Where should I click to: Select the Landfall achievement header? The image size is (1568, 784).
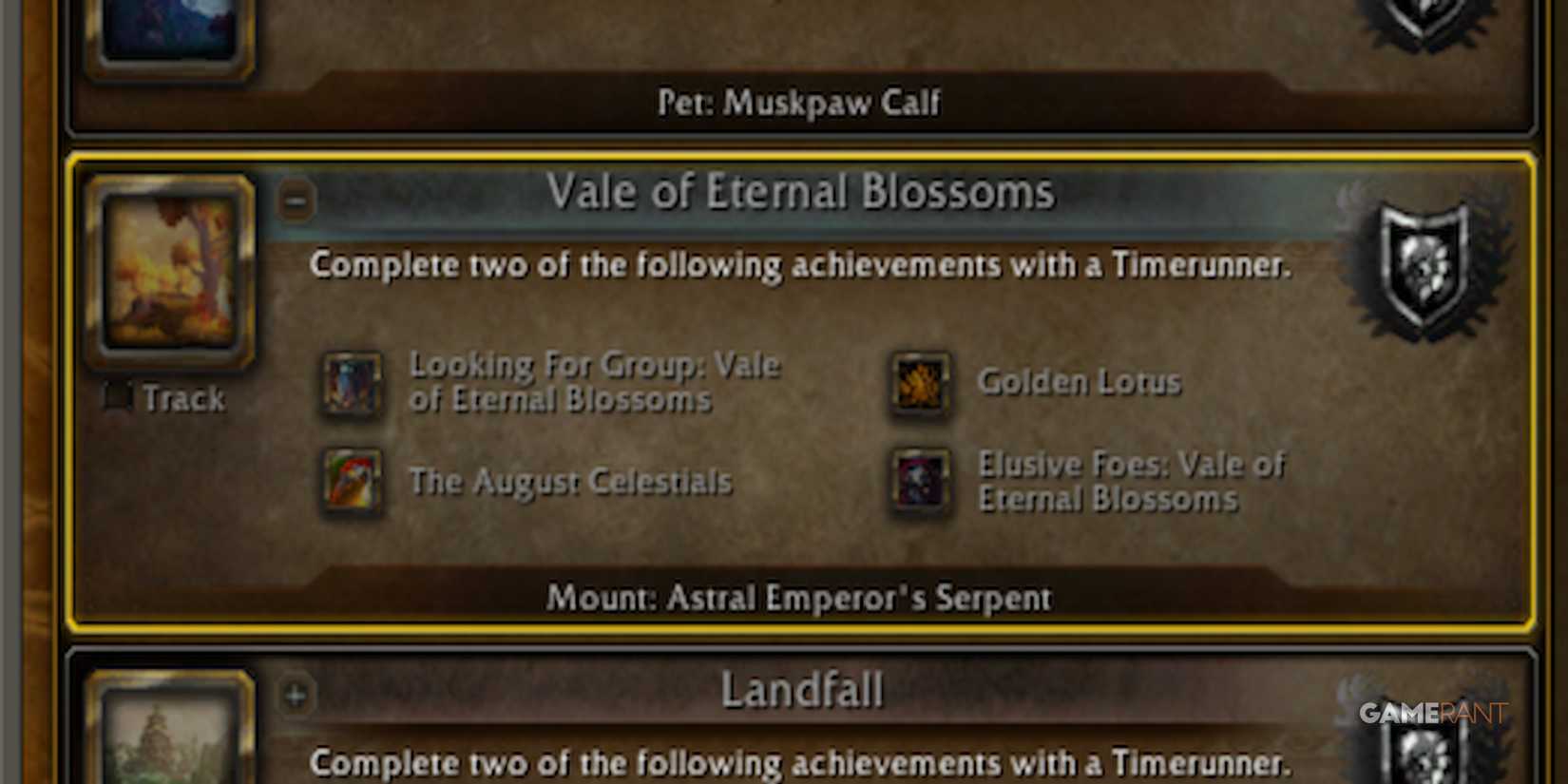(x=803, y=691)
